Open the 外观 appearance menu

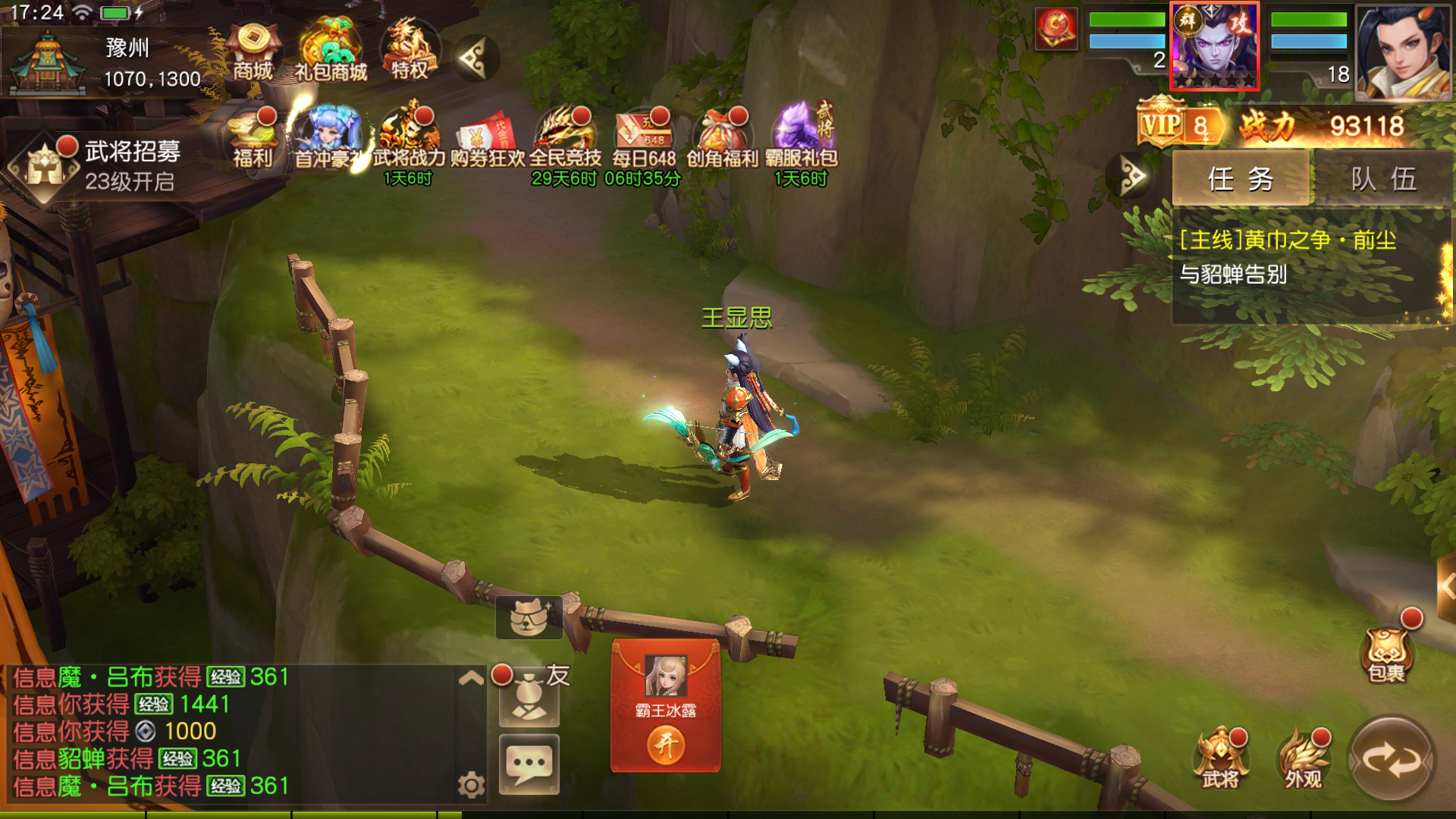pyautogui.click(x=1303, y=758)
